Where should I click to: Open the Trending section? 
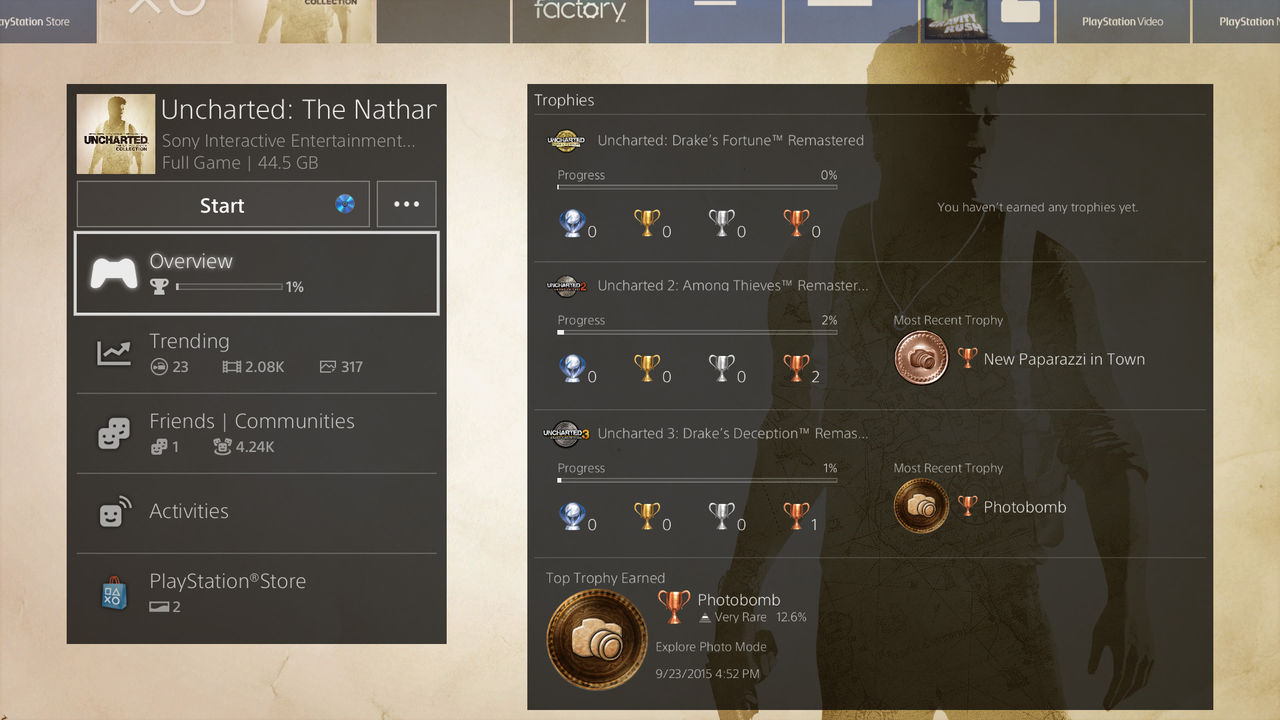pos(256,353)
